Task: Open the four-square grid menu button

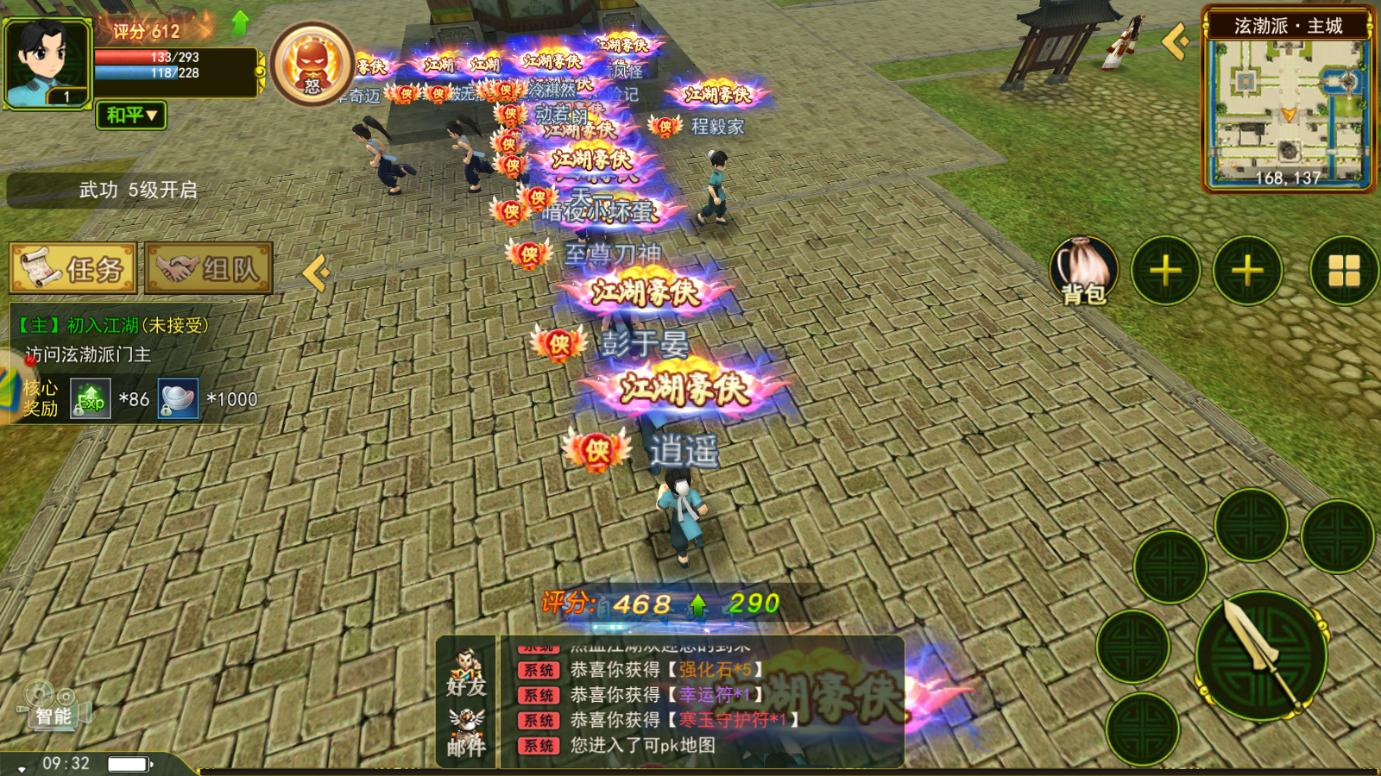Action: (x=1343, y=270)
